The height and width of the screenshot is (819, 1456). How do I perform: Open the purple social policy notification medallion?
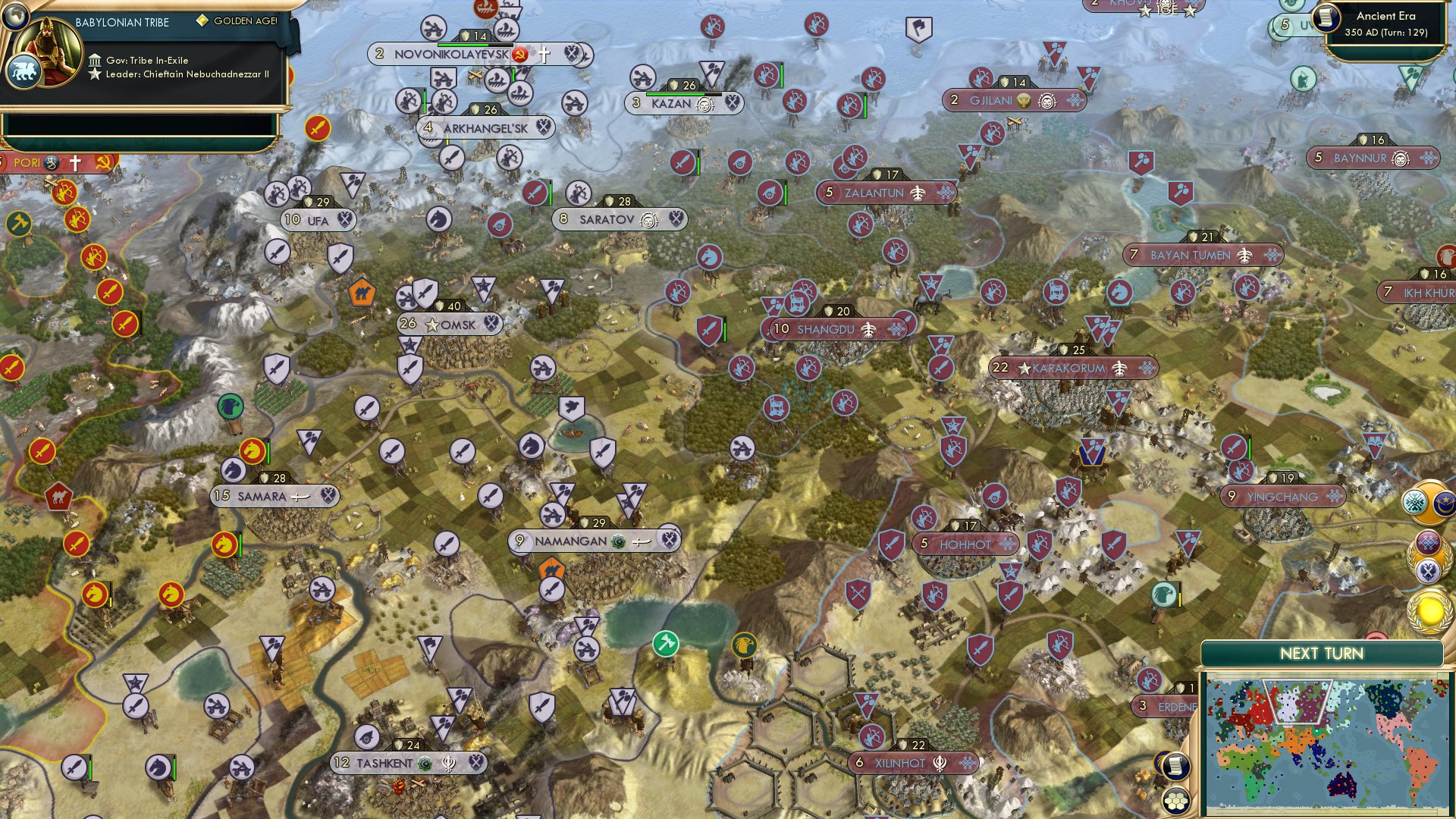1428,542
